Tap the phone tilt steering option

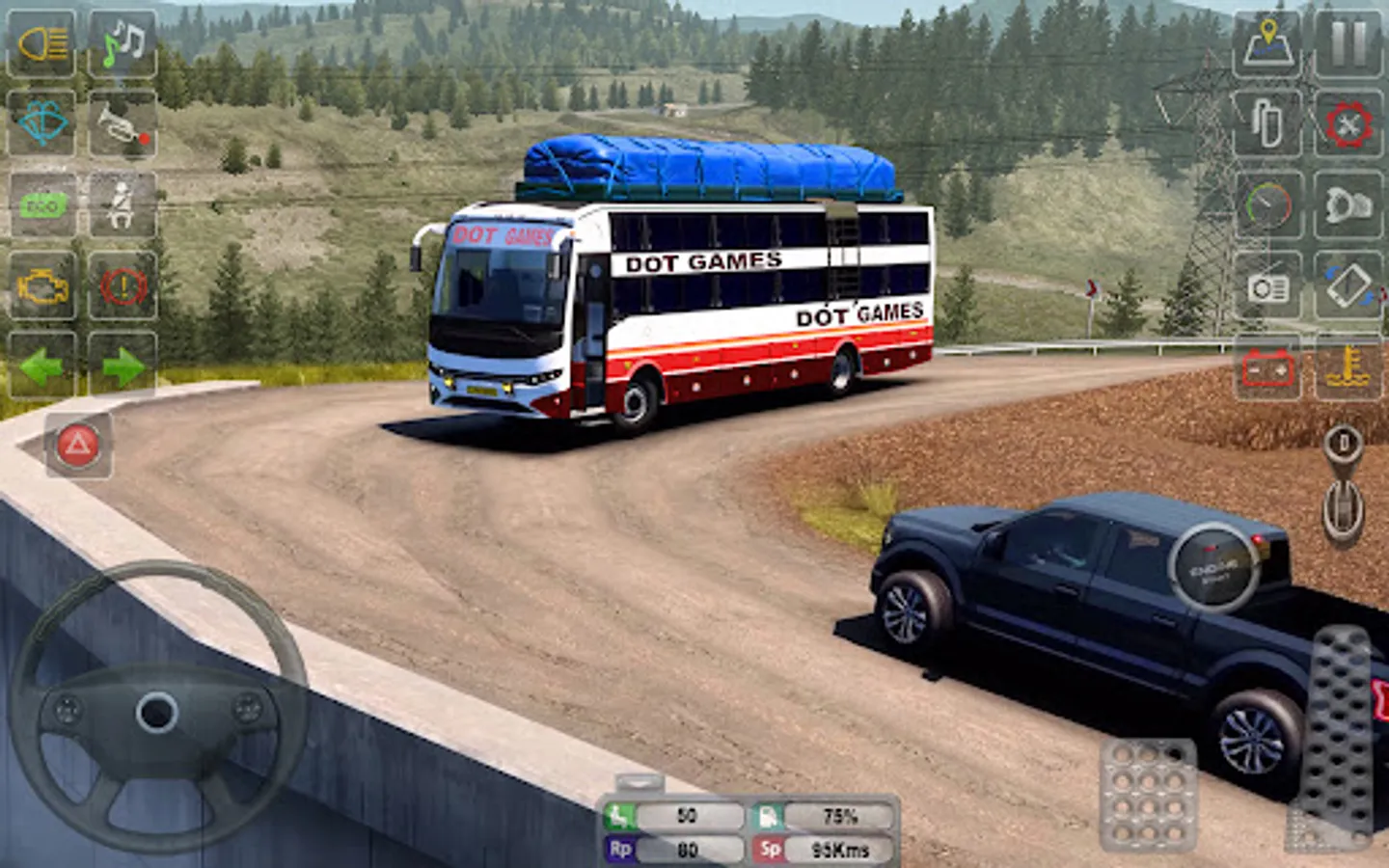click(x=1348, y=286)
